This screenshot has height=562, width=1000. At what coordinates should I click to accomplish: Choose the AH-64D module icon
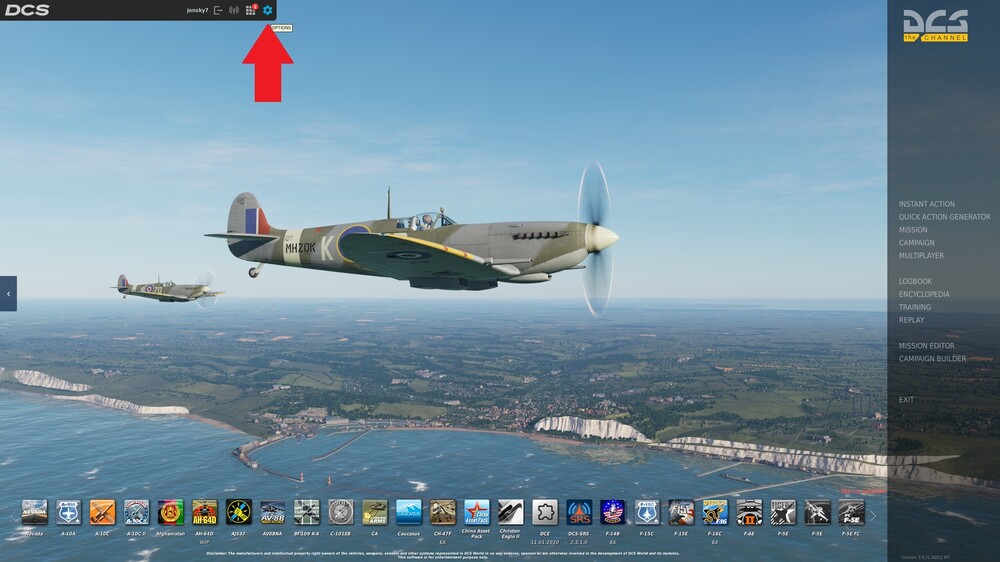pyautogui.click(x=205, y=513)
